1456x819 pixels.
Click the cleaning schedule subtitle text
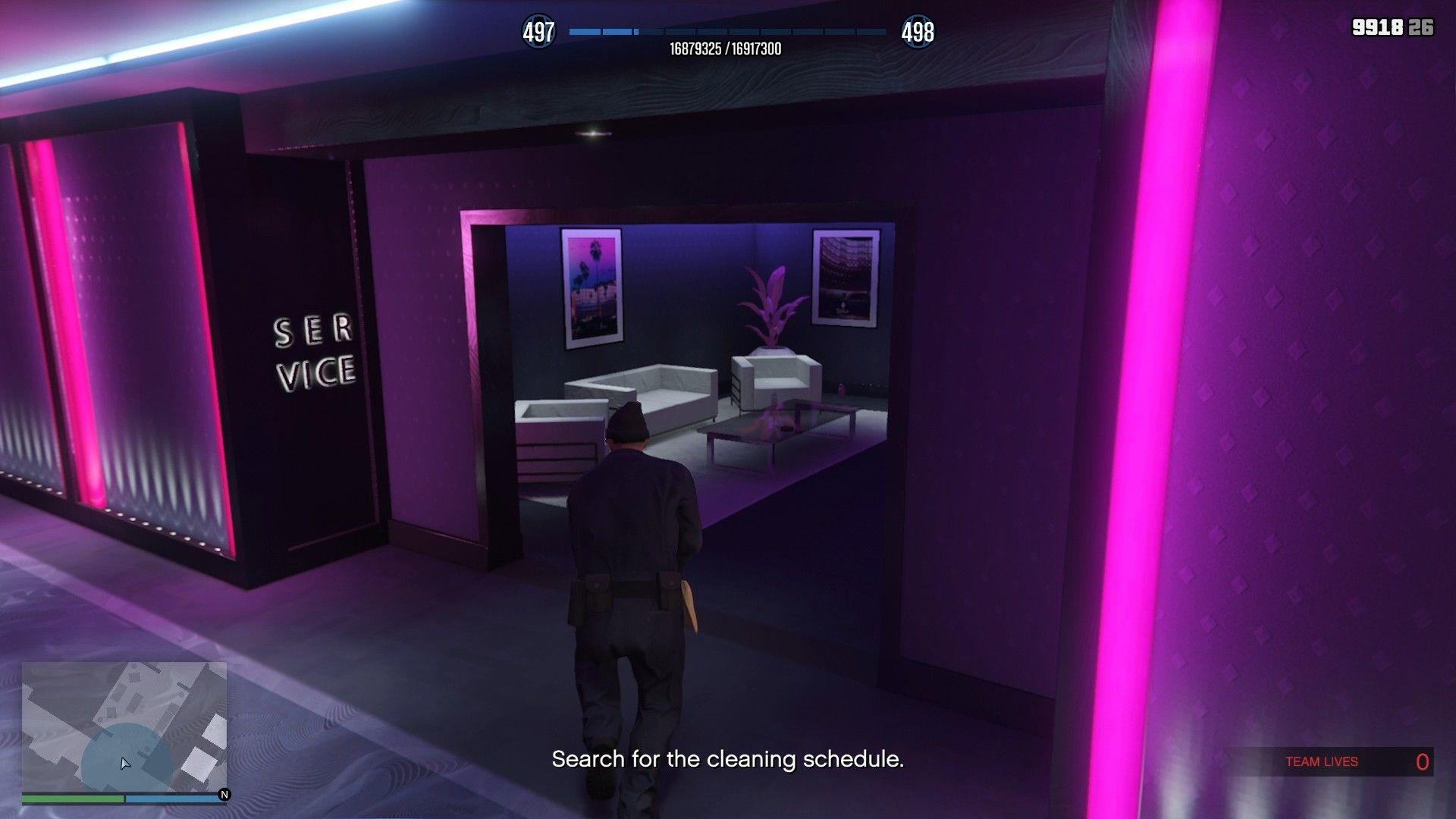(728, 757)
